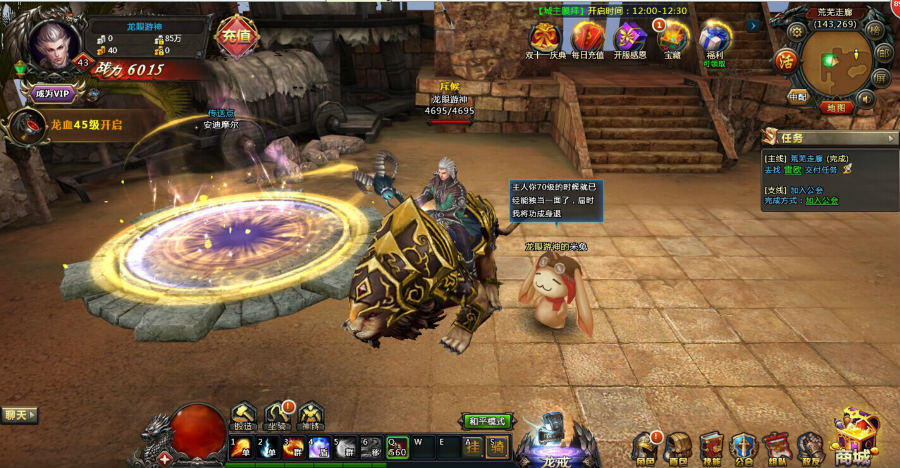
Task: Open the 地图 map button
Action: tap(834, 107)
